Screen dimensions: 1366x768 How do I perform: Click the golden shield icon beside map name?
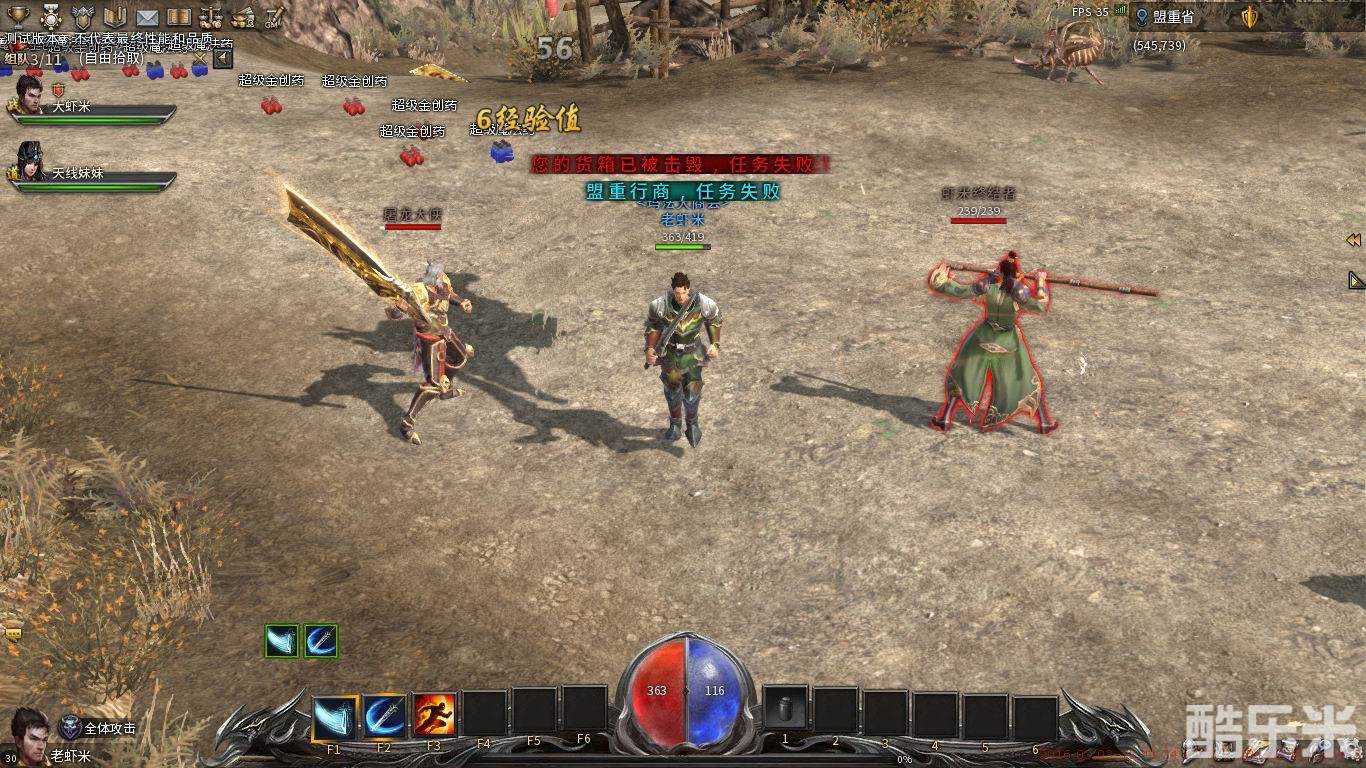point(1249,17)
